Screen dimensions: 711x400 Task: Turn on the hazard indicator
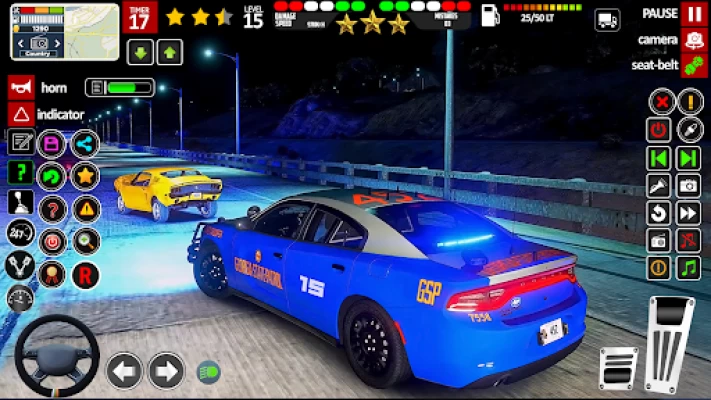(x=20, y=114)
